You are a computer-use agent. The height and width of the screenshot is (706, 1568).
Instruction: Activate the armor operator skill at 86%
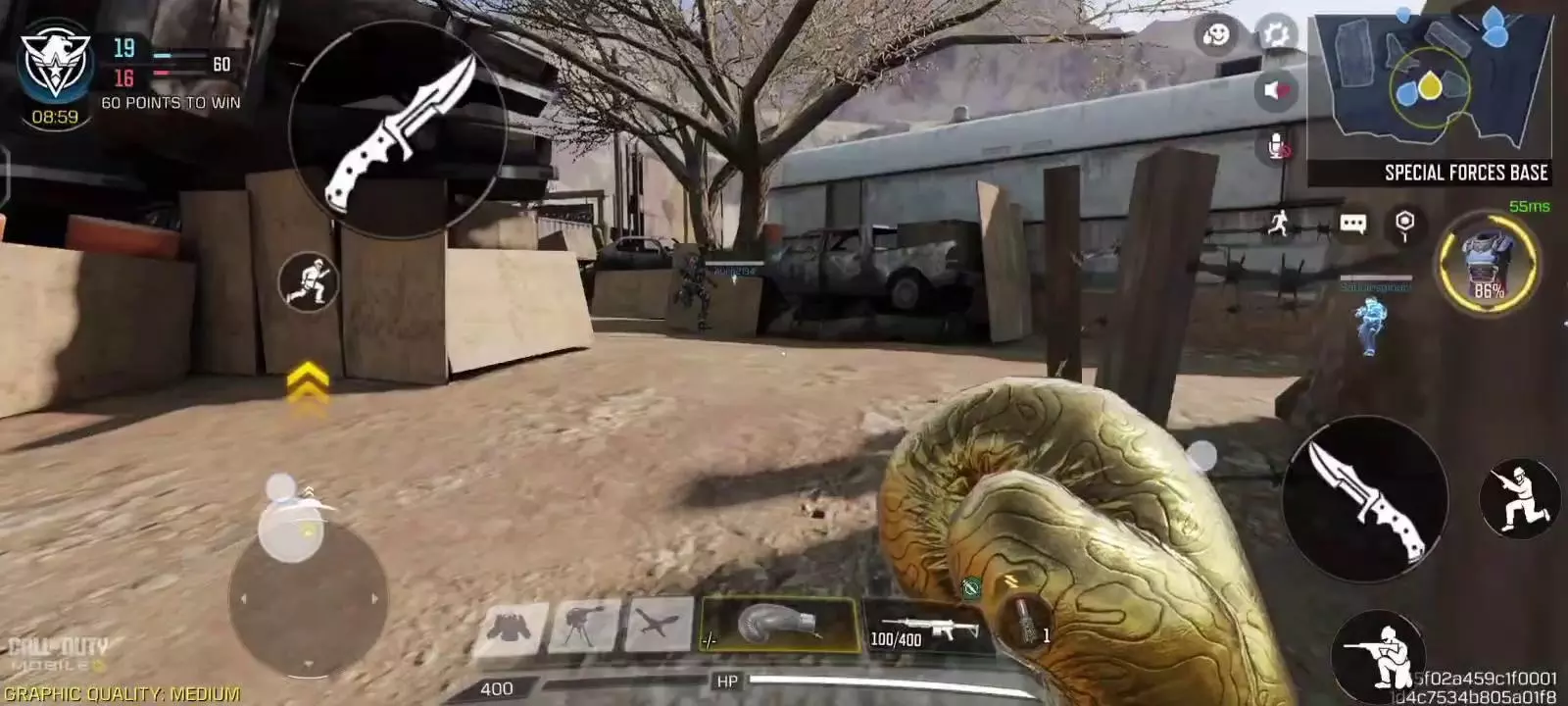point(1488,263)
